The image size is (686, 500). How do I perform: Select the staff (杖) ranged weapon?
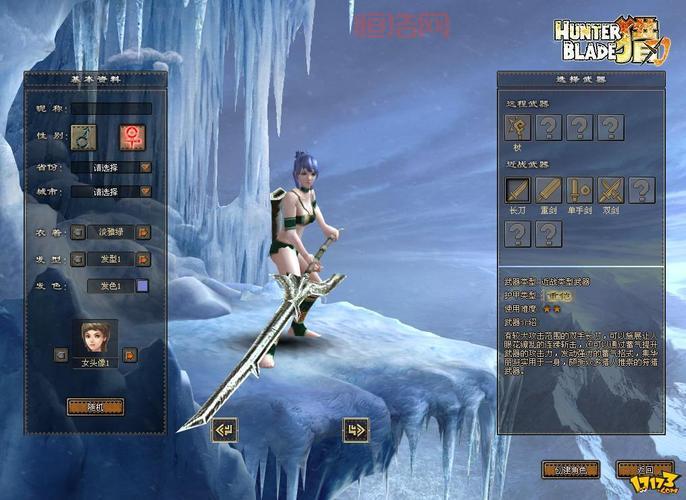[x=518, y=127]
